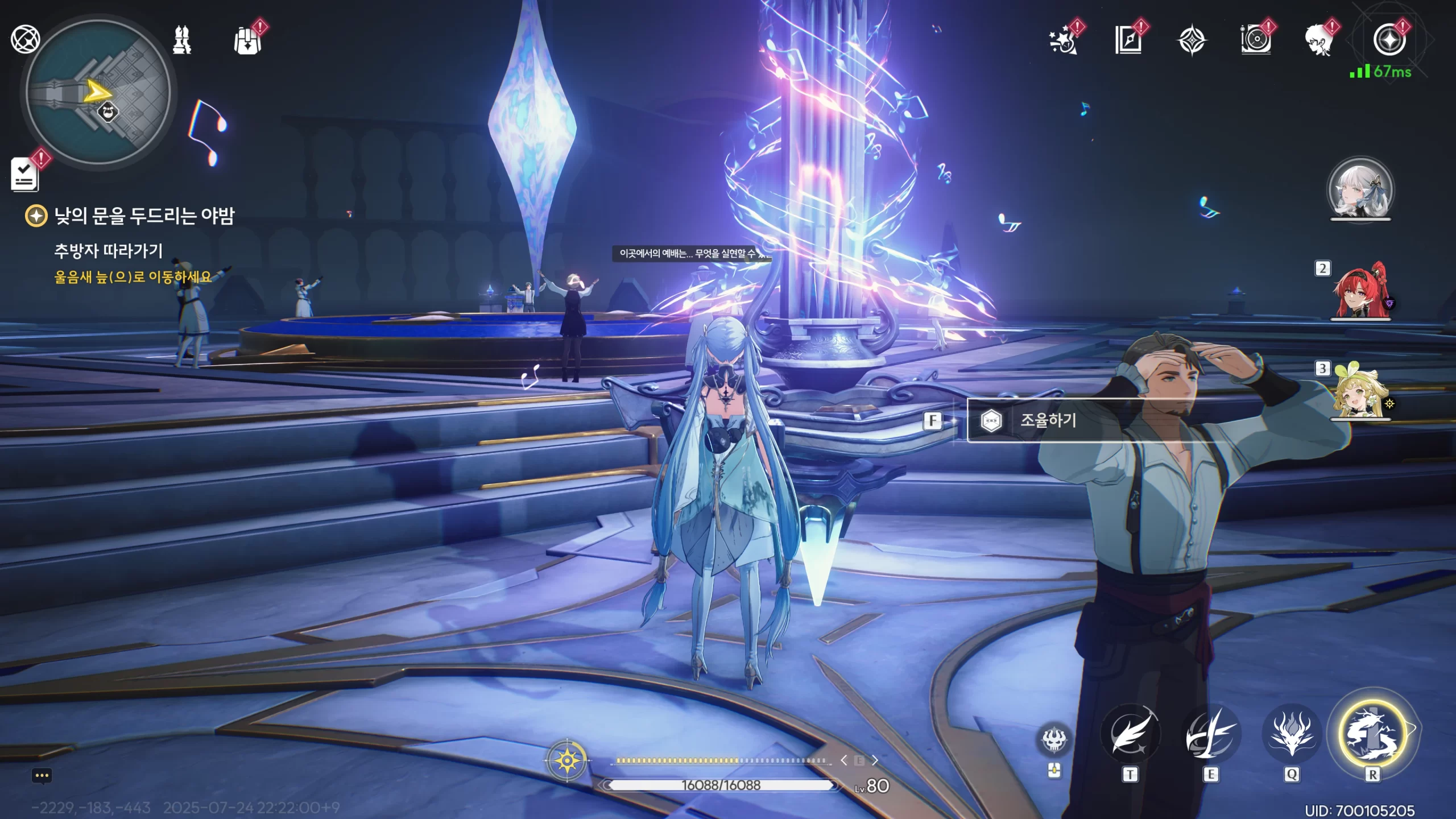Screen dimensions: 1456x819
Task: Switch to the blonde party member
Action: 1360,392
